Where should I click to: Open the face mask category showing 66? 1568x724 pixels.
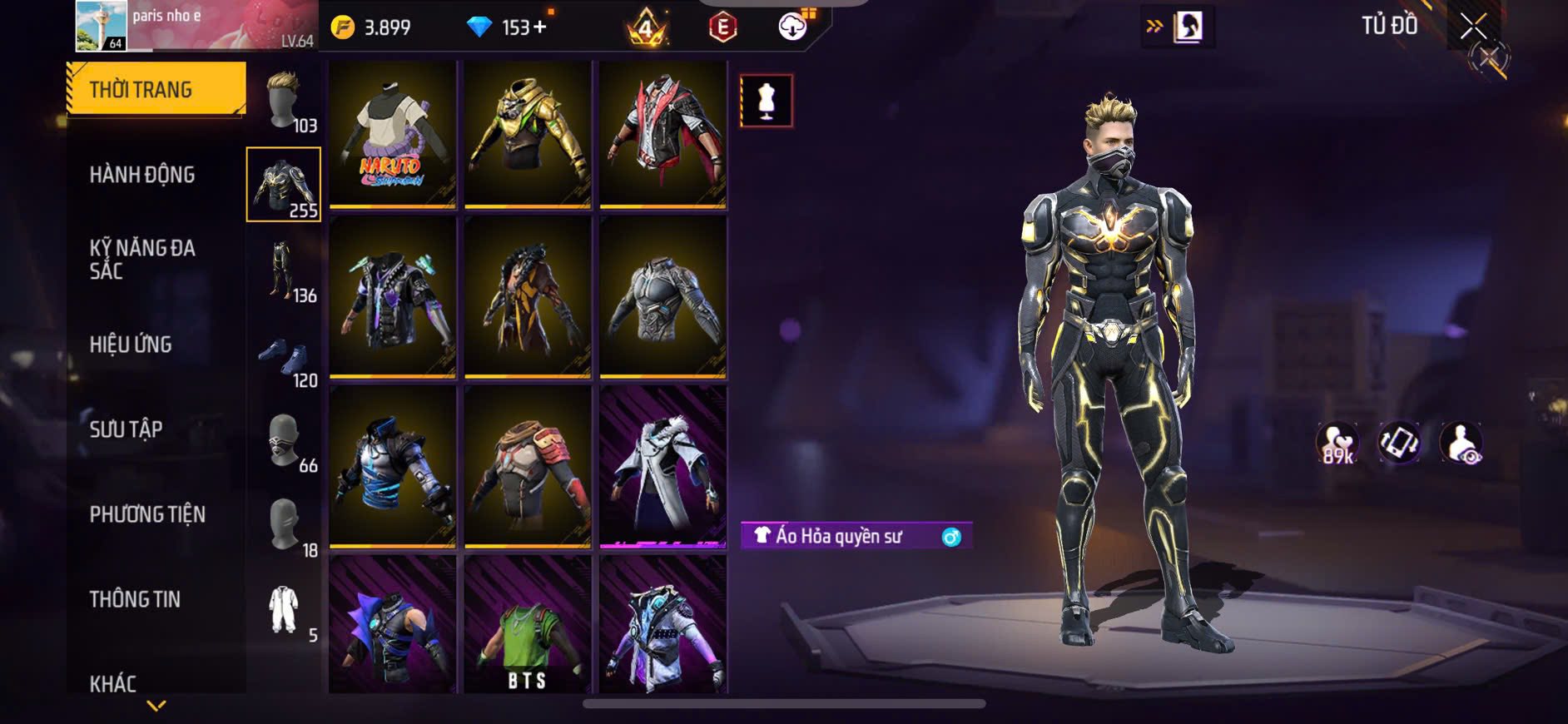pyautogui.click(x=284, y=441)
